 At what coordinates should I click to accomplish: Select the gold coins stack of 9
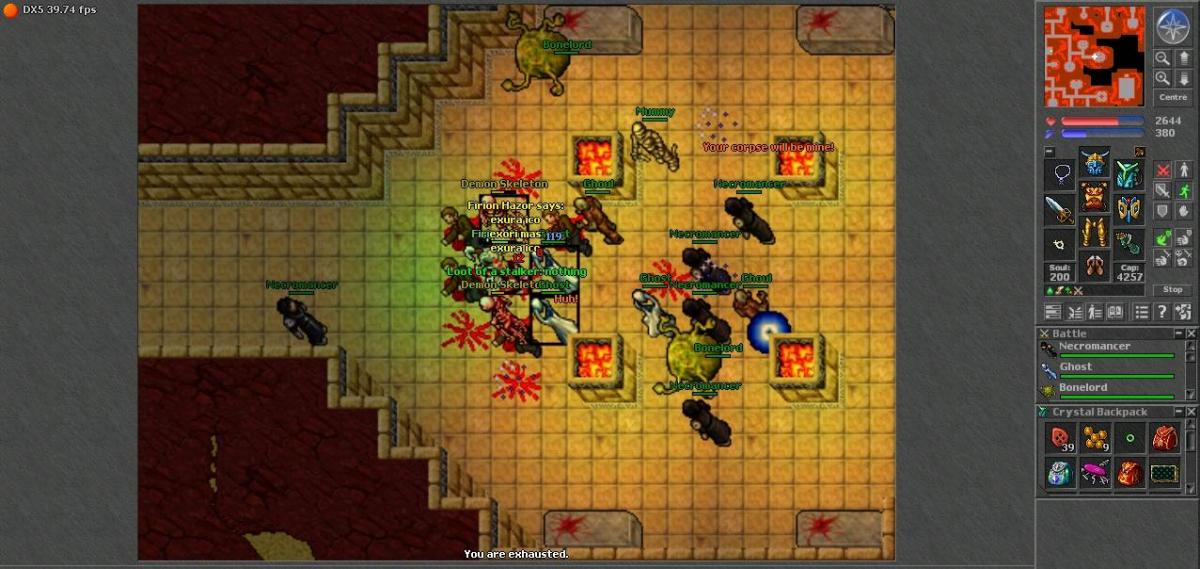1094,438
